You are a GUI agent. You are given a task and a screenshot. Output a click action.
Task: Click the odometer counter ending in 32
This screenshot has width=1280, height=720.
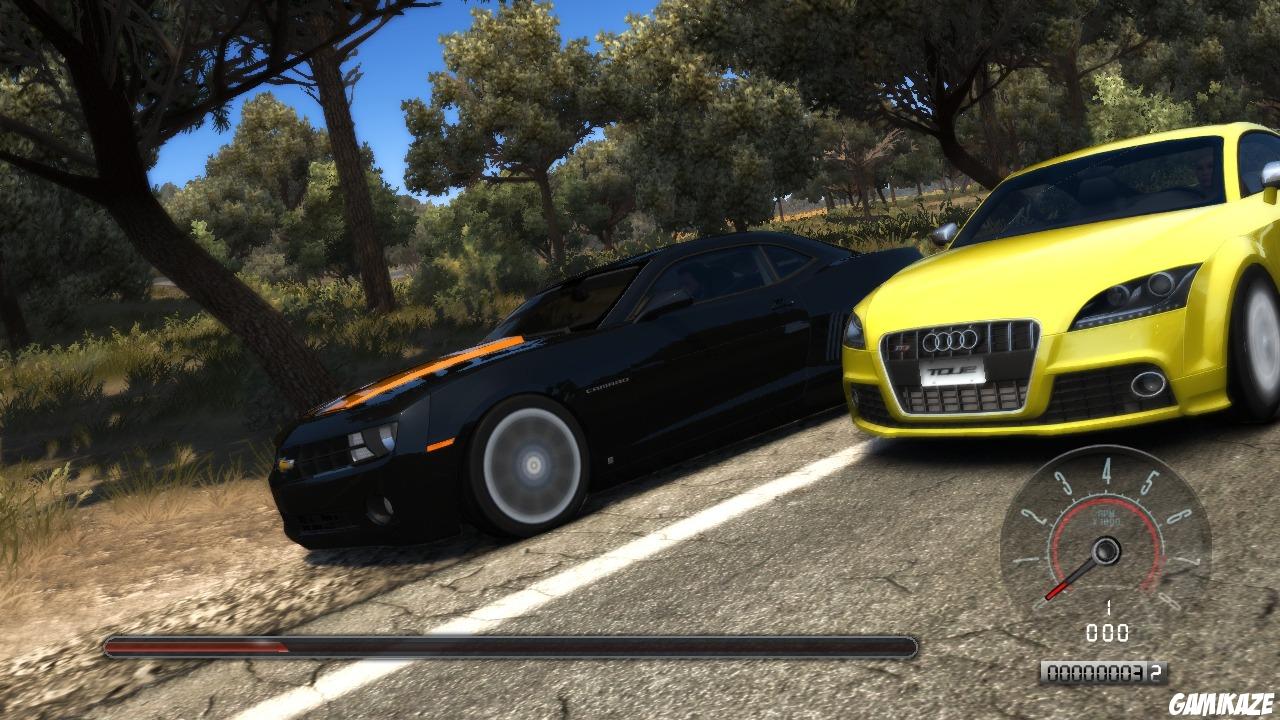tap(1105, 671)
